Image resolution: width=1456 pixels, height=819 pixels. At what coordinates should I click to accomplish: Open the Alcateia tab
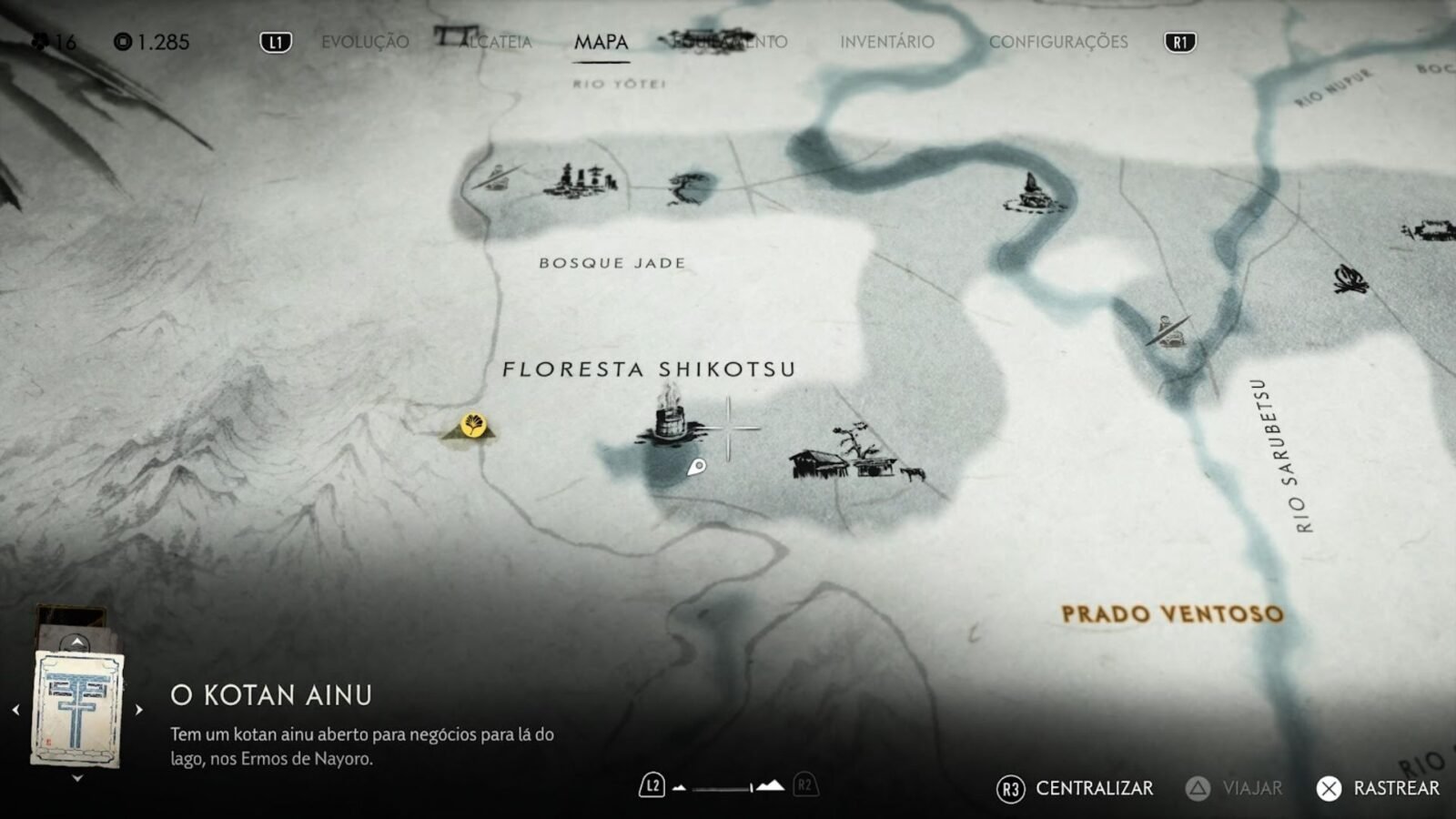496,42
